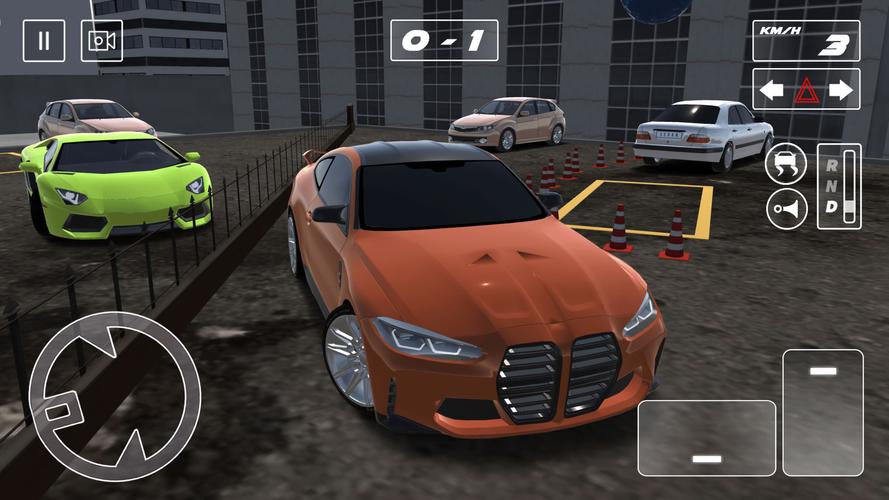889x500 pixels.
Task: Step on the gas pedal
Action: pos(822,412)
